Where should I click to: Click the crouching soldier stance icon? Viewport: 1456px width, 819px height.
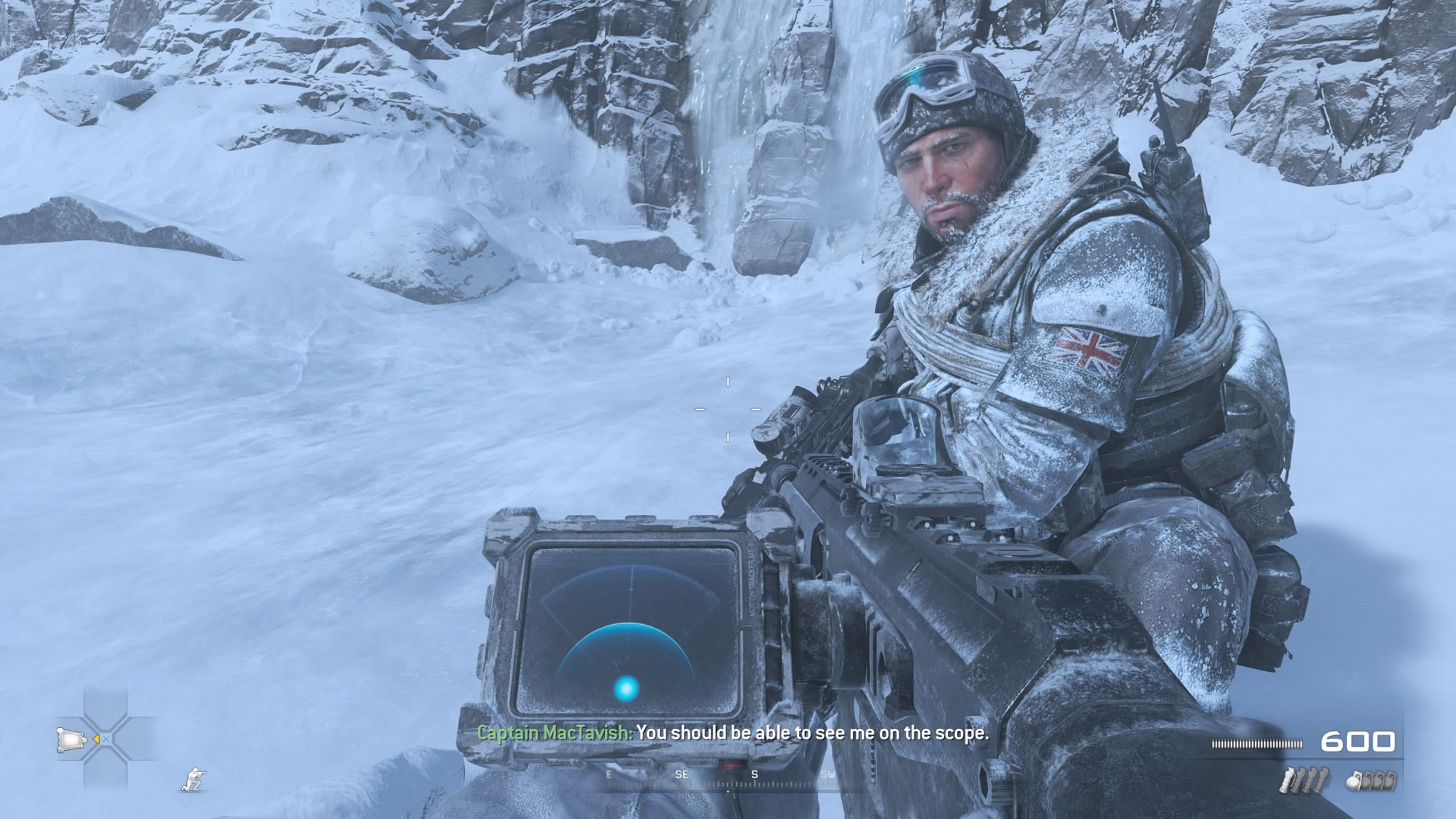pos(192,779)
